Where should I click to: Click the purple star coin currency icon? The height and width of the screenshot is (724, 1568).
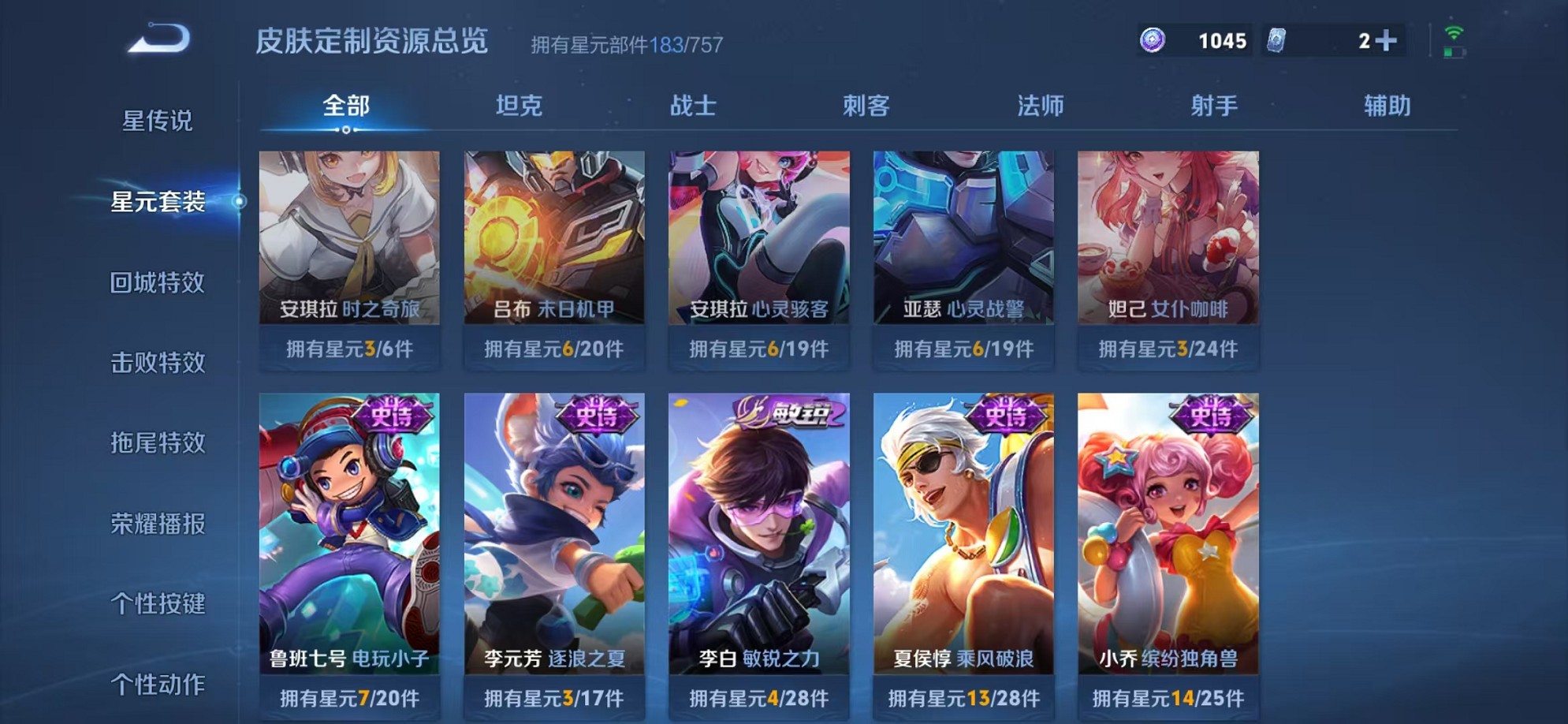pyautogui.click(x=1154, y=38)
